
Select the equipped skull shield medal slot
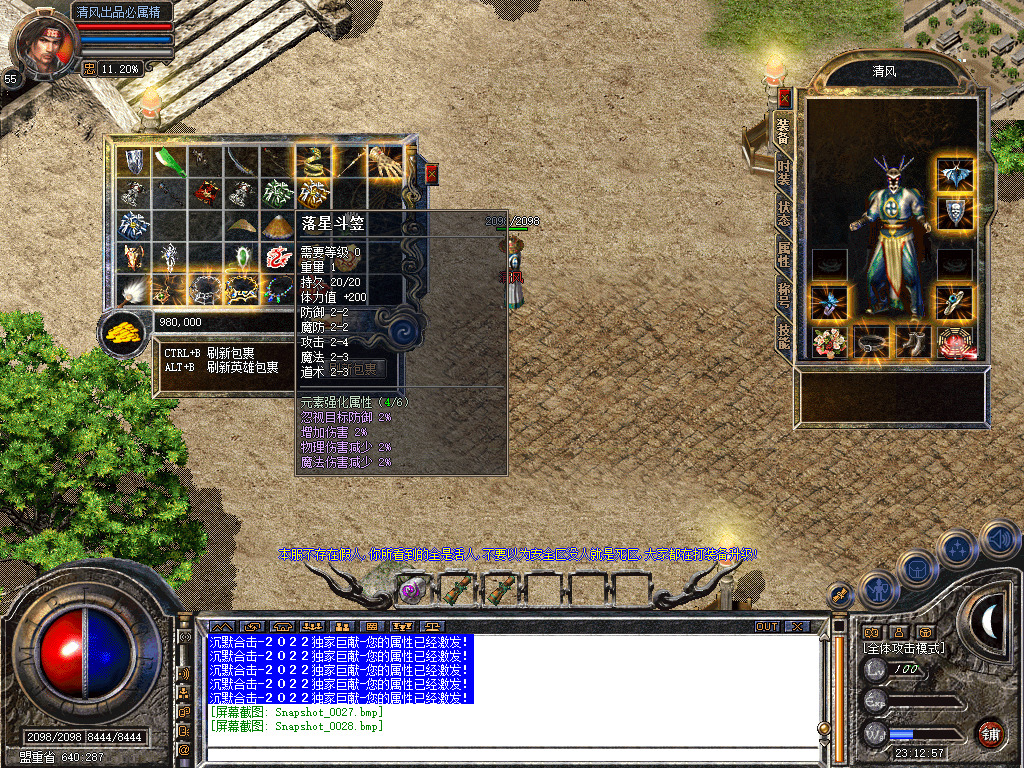pyautogui.click(x=955, y=213)
